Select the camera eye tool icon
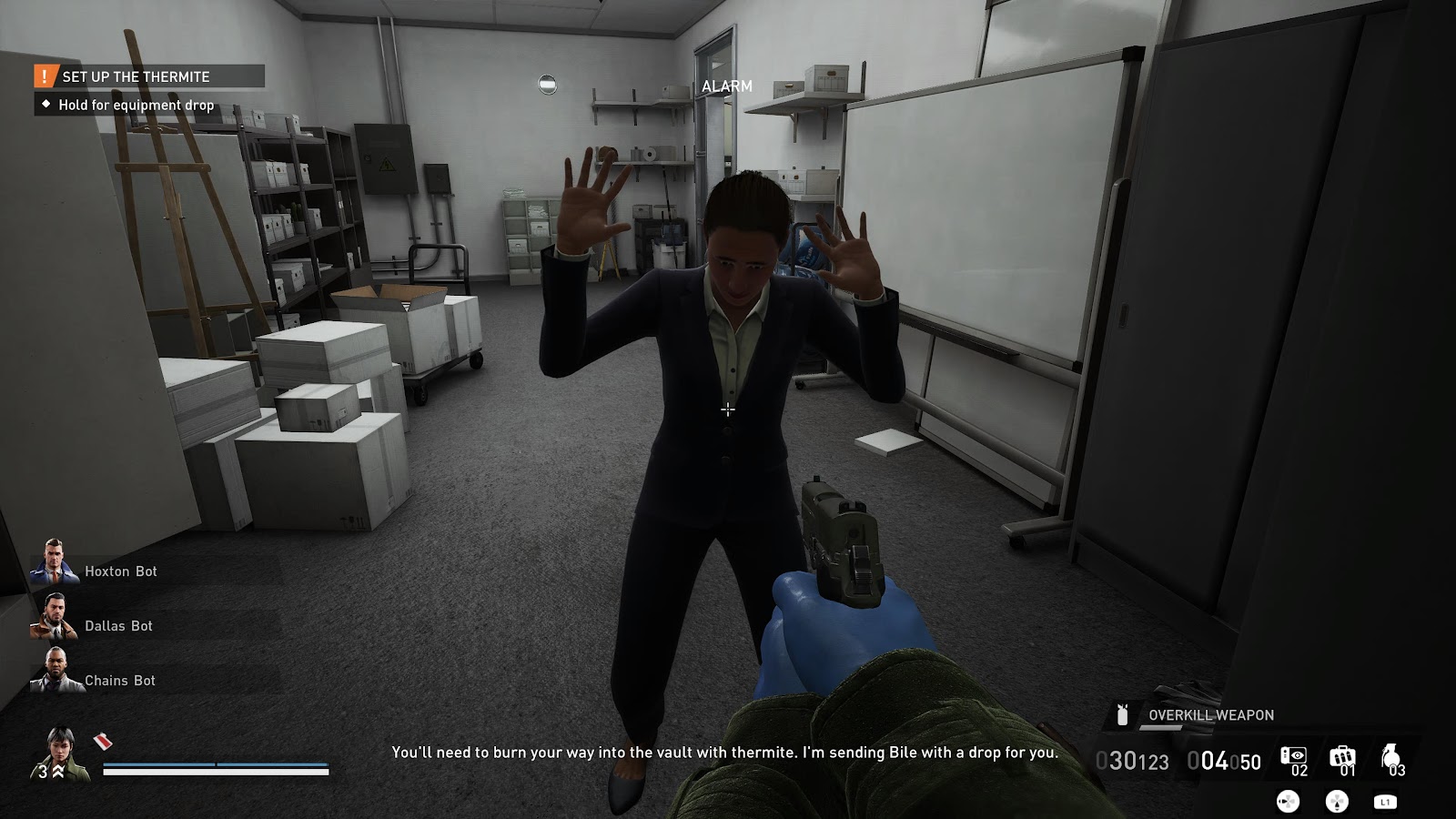 [1292, 756]
